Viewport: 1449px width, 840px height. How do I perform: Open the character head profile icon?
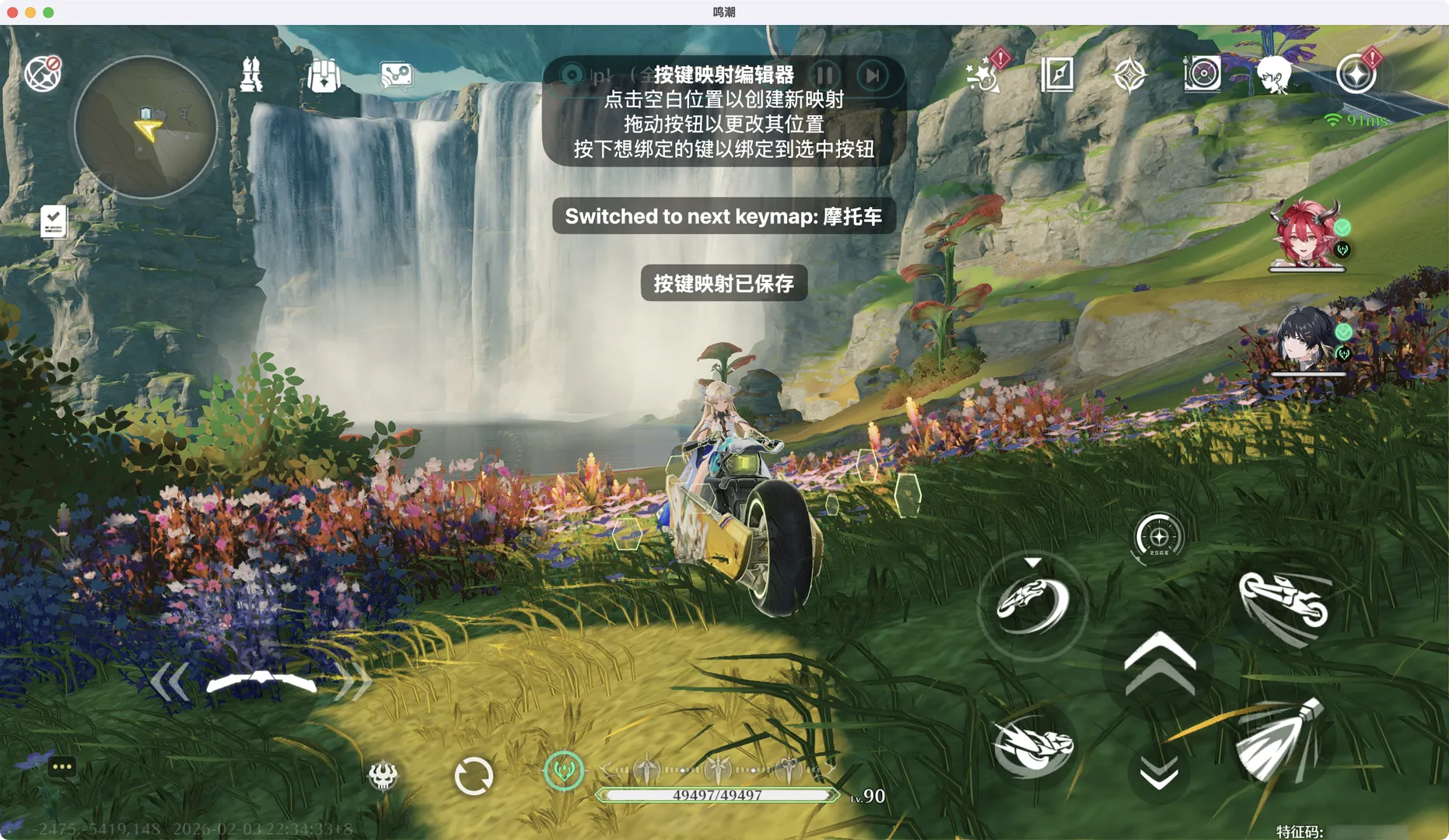click(x=1273, y=75)
